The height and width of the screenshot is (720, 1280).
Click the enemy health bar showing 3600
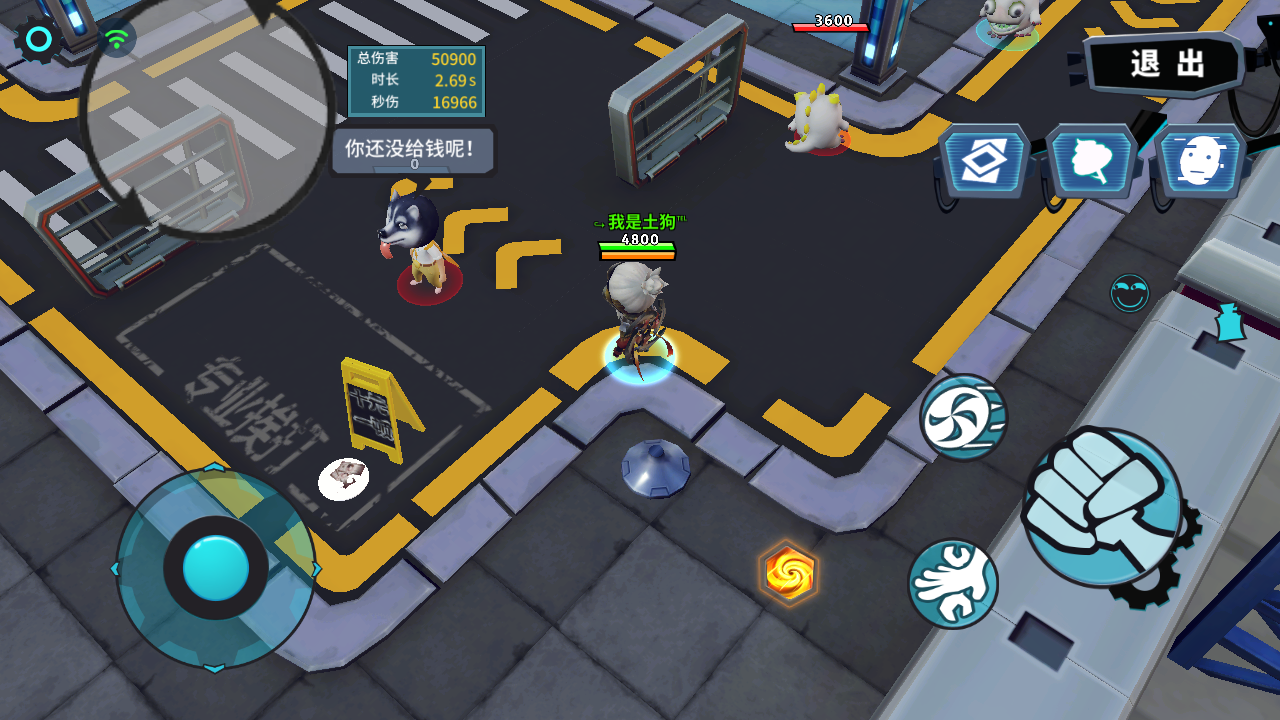coord(832,27)
